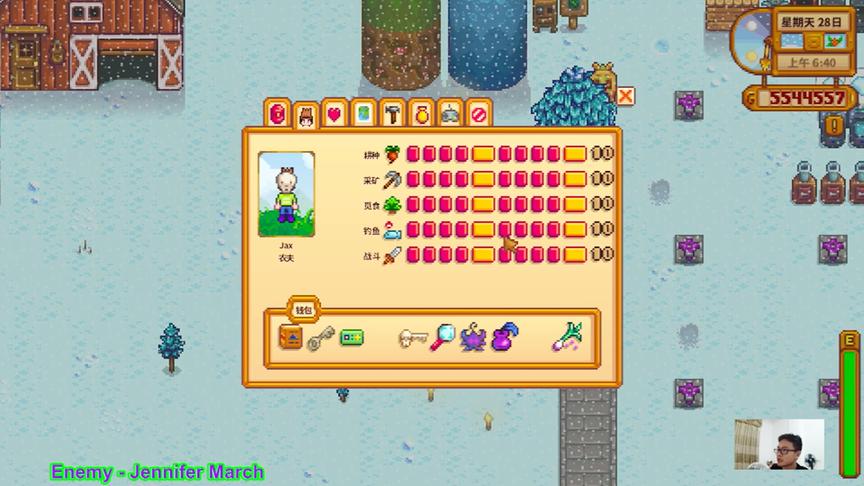Show the map tab
This screenshot has width=864, height=486.
[363, 114]
